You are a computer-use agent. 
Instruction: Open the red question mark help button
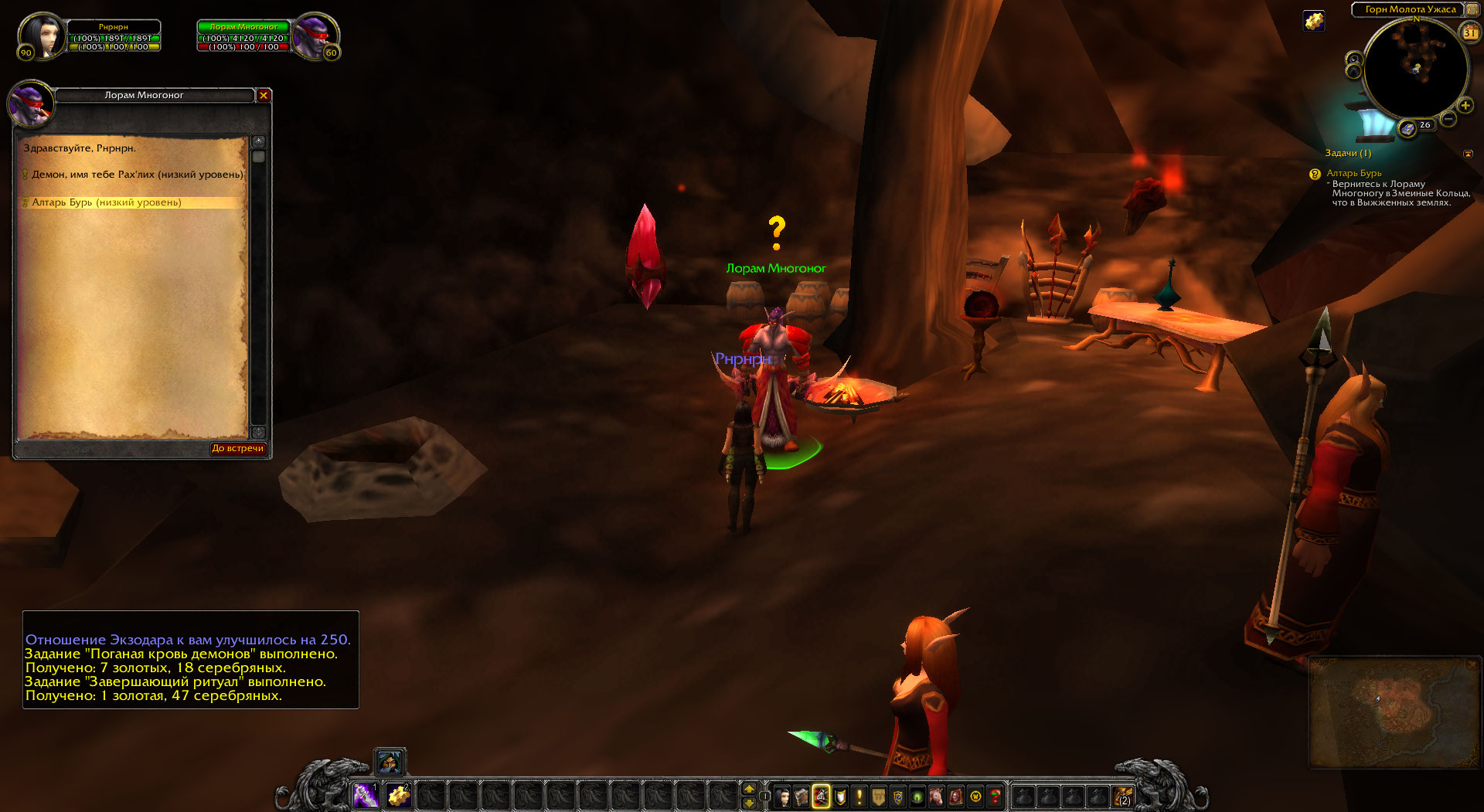pyautogui.click(x=995, y=796)
